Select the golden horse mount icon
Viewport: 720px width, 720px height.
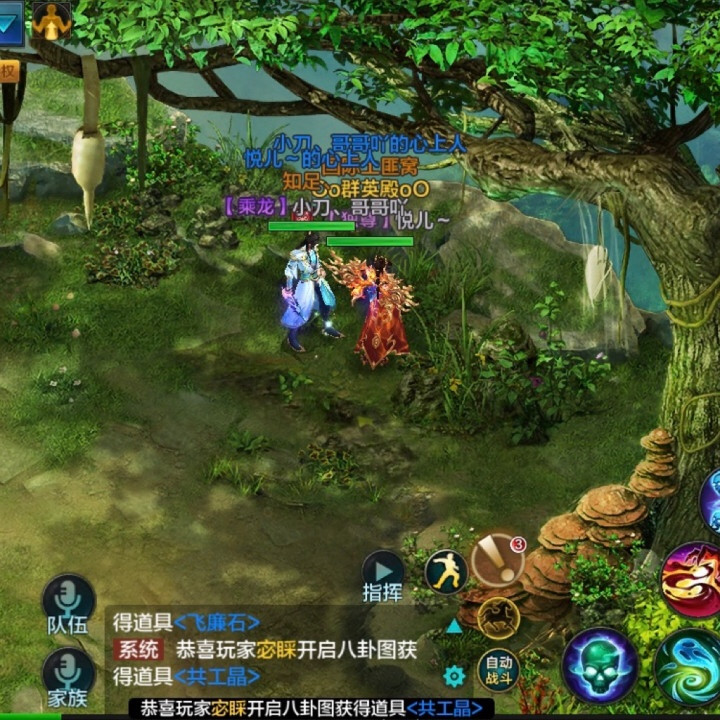[497, 617]
